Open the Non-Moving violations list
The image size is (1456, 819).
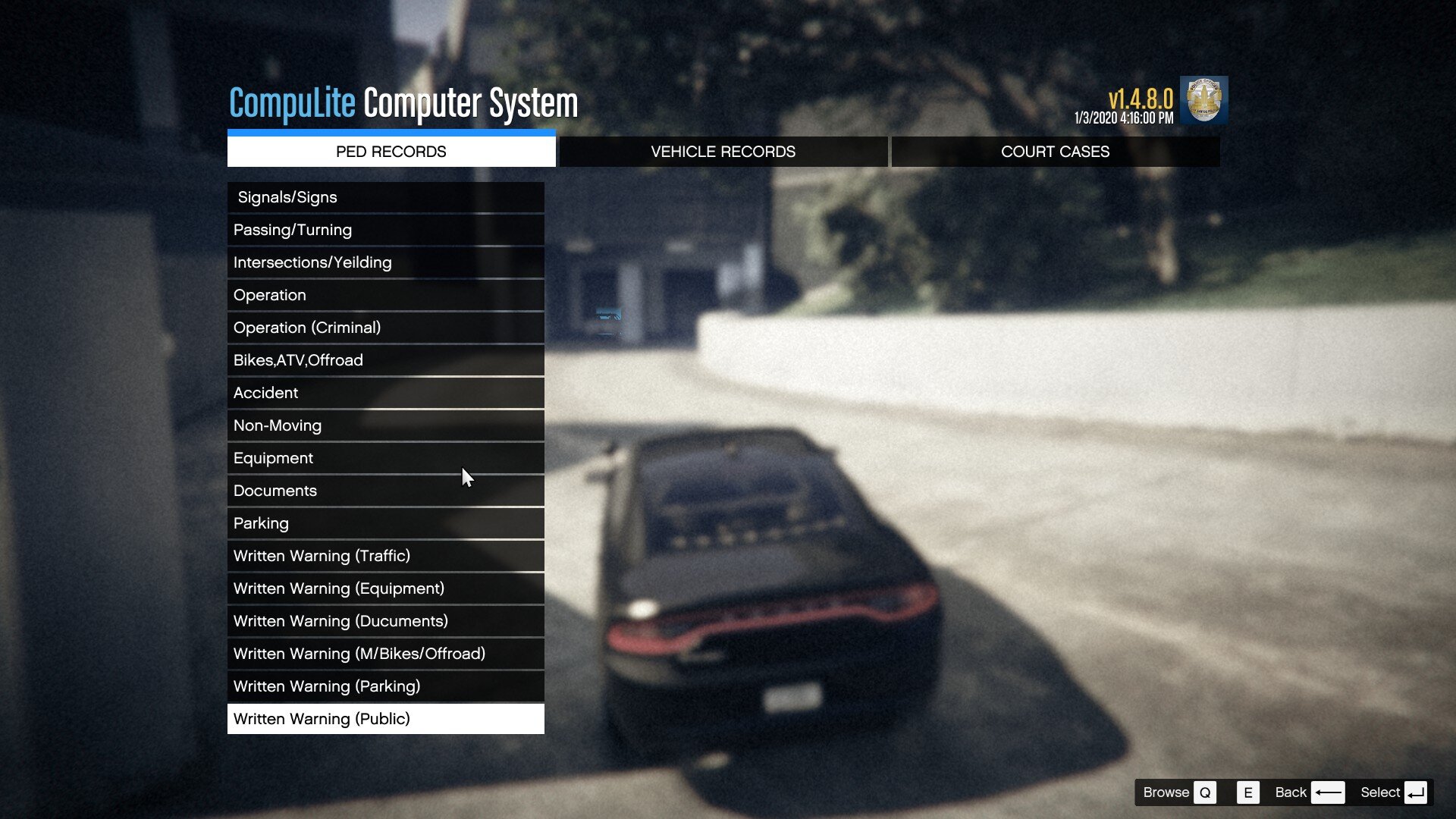coord(385,425)
